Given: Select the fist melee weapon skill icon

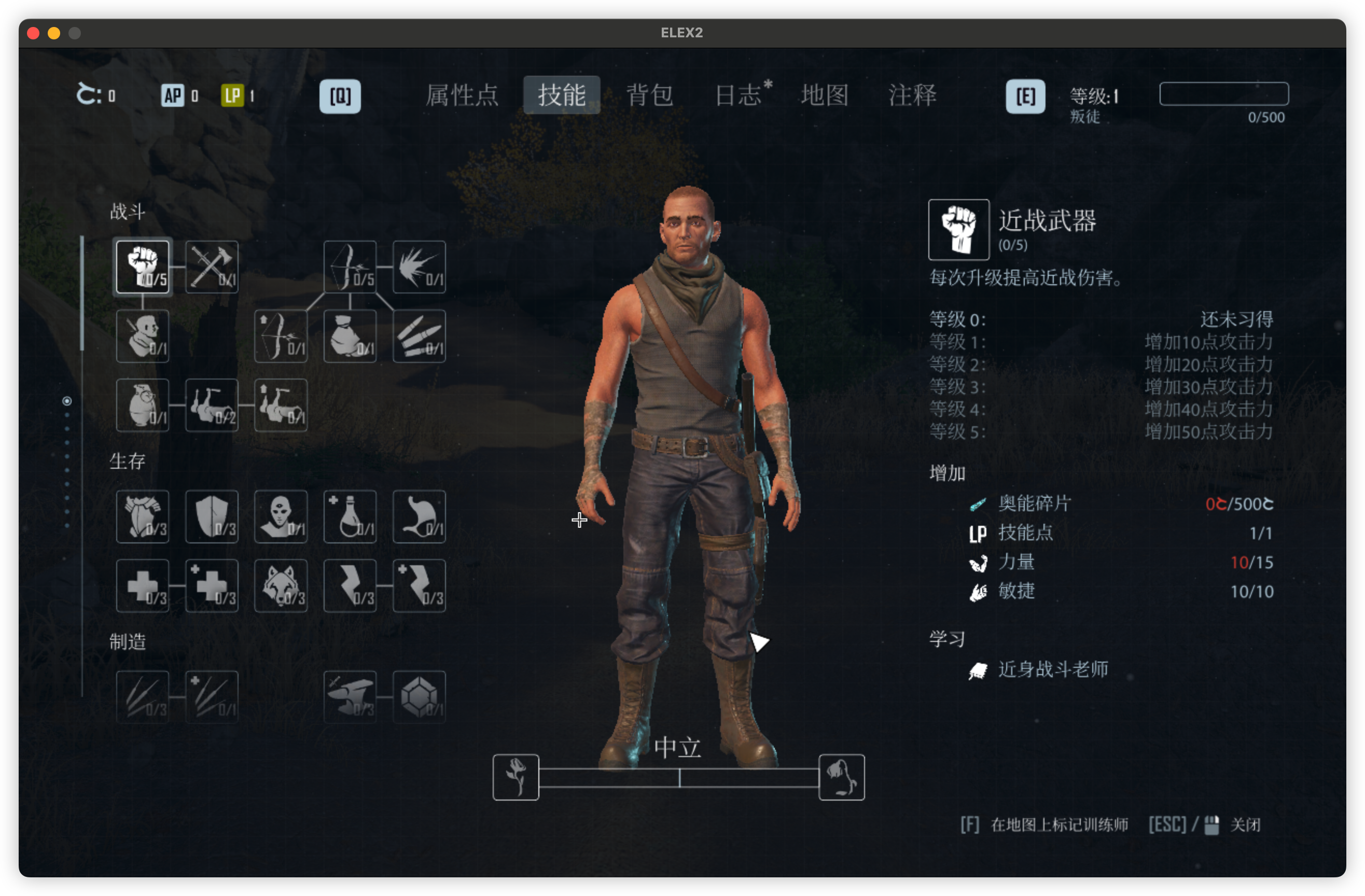Looking at the screenshot, I should pyautogui.click(x=142, y=267).
